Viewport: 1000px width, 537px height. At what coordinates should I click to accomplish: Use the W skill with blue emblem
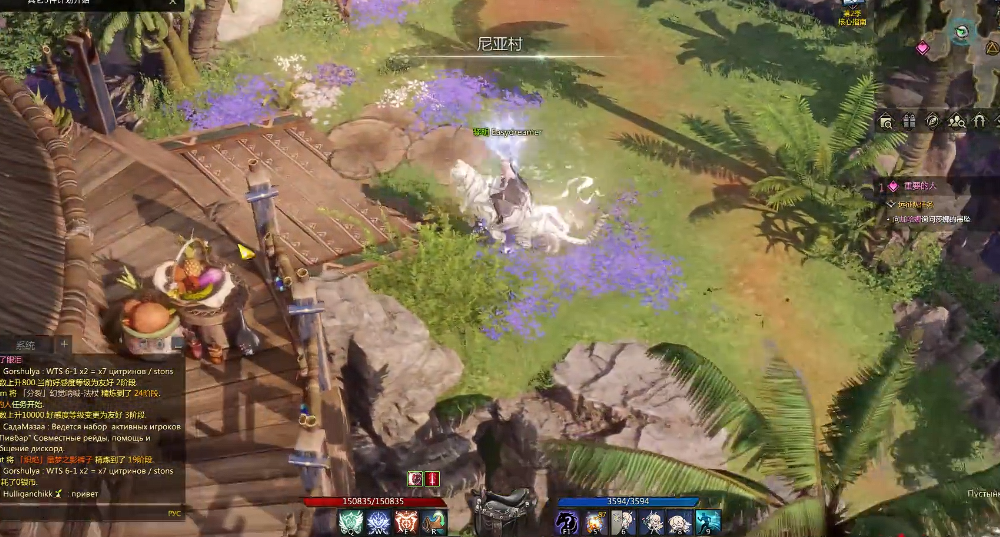click(x=379, y=522)
